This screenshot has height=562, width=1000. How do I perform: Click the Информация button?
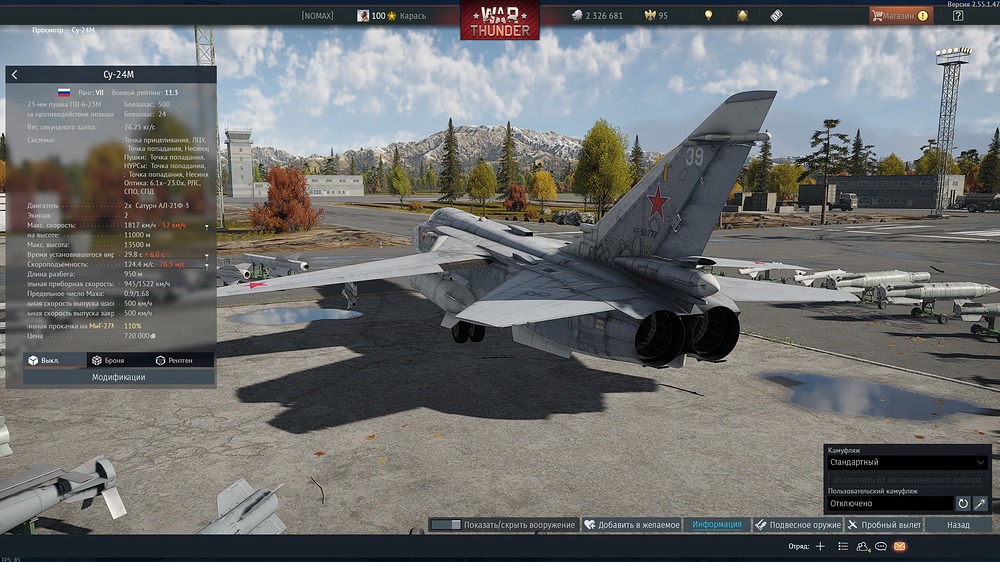coord(717,525)
